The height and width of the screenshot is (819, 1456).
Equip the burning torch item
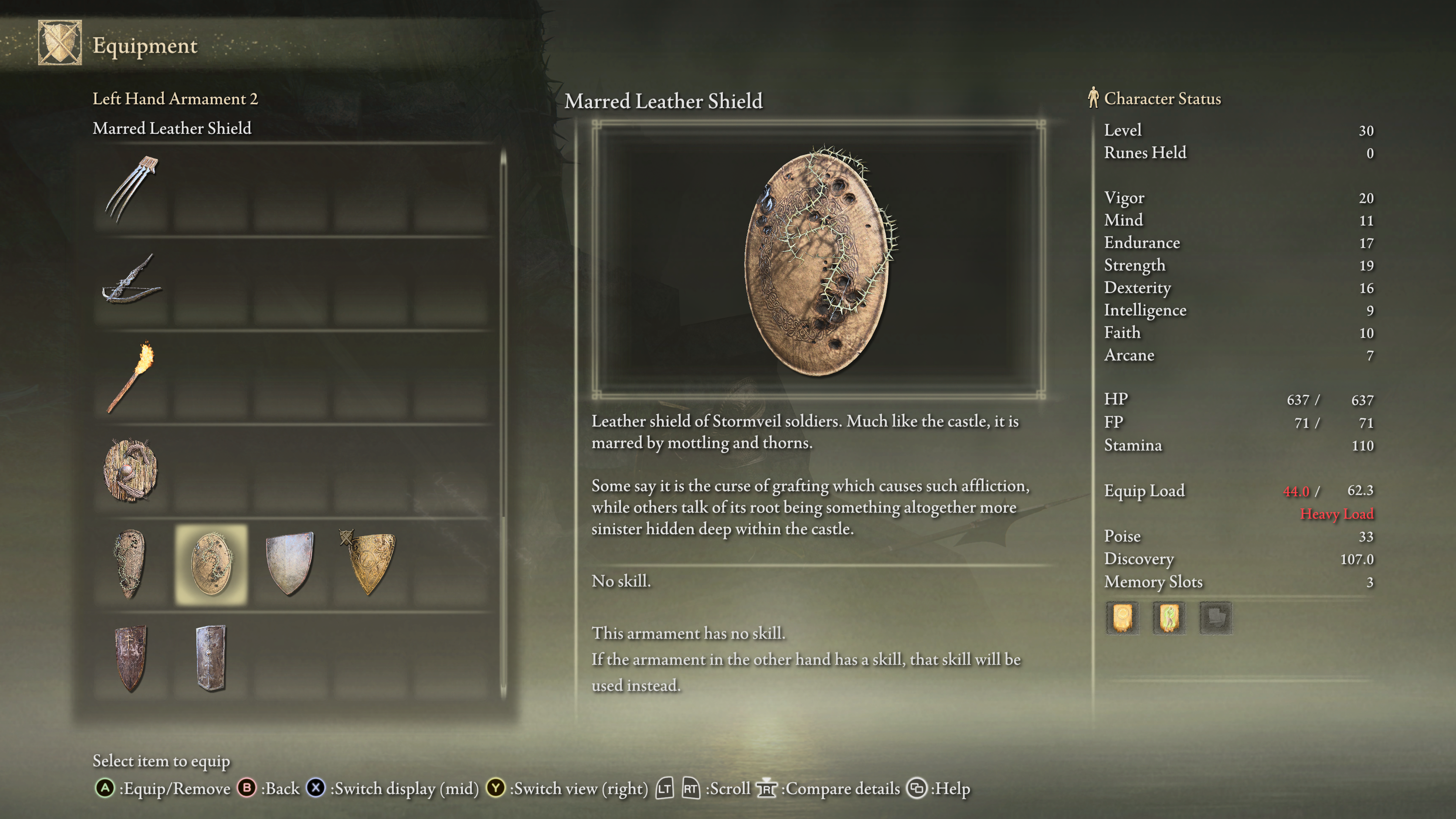coord(131,377)
